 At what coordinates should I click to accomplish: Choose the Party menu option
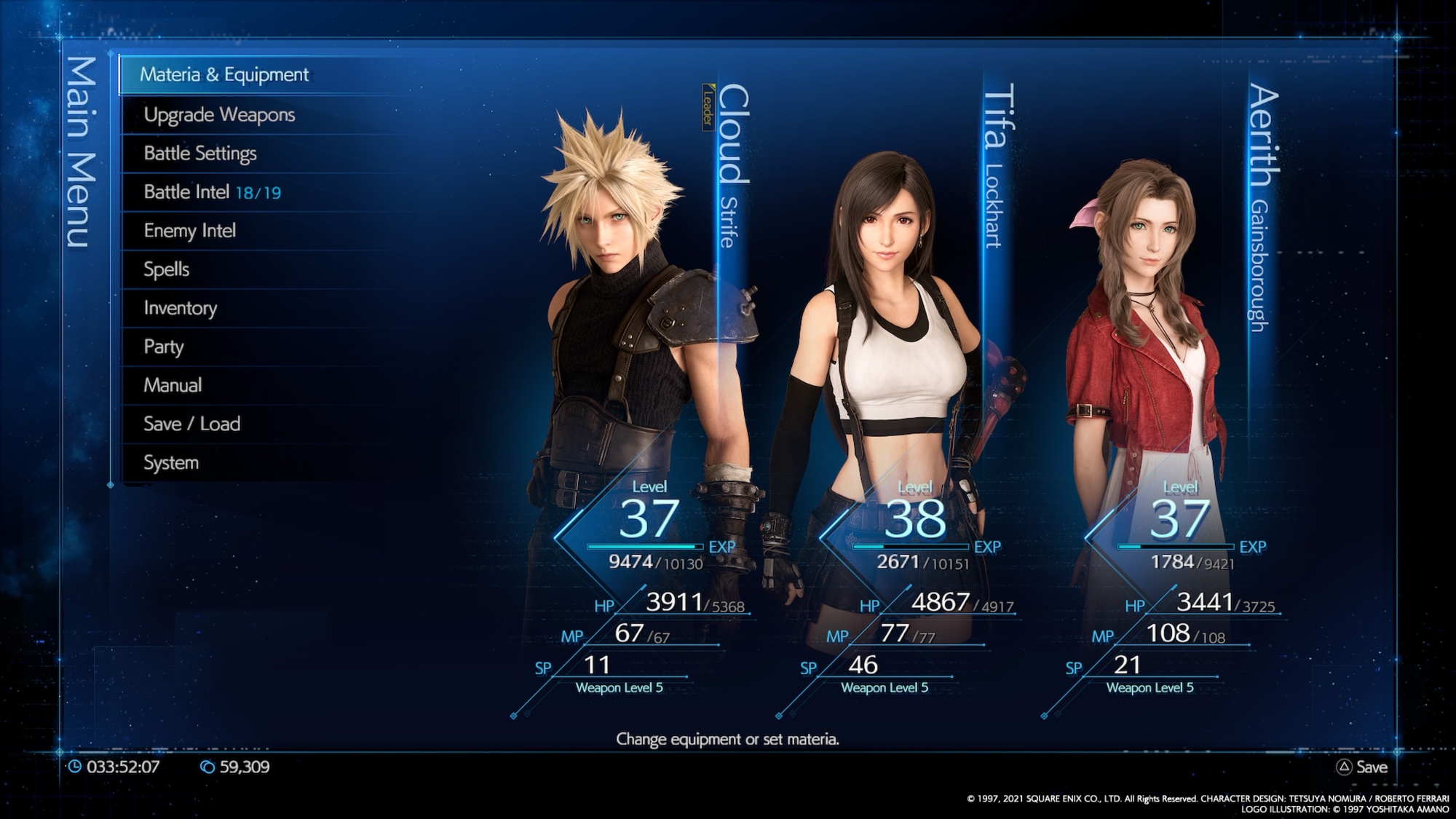164,347
